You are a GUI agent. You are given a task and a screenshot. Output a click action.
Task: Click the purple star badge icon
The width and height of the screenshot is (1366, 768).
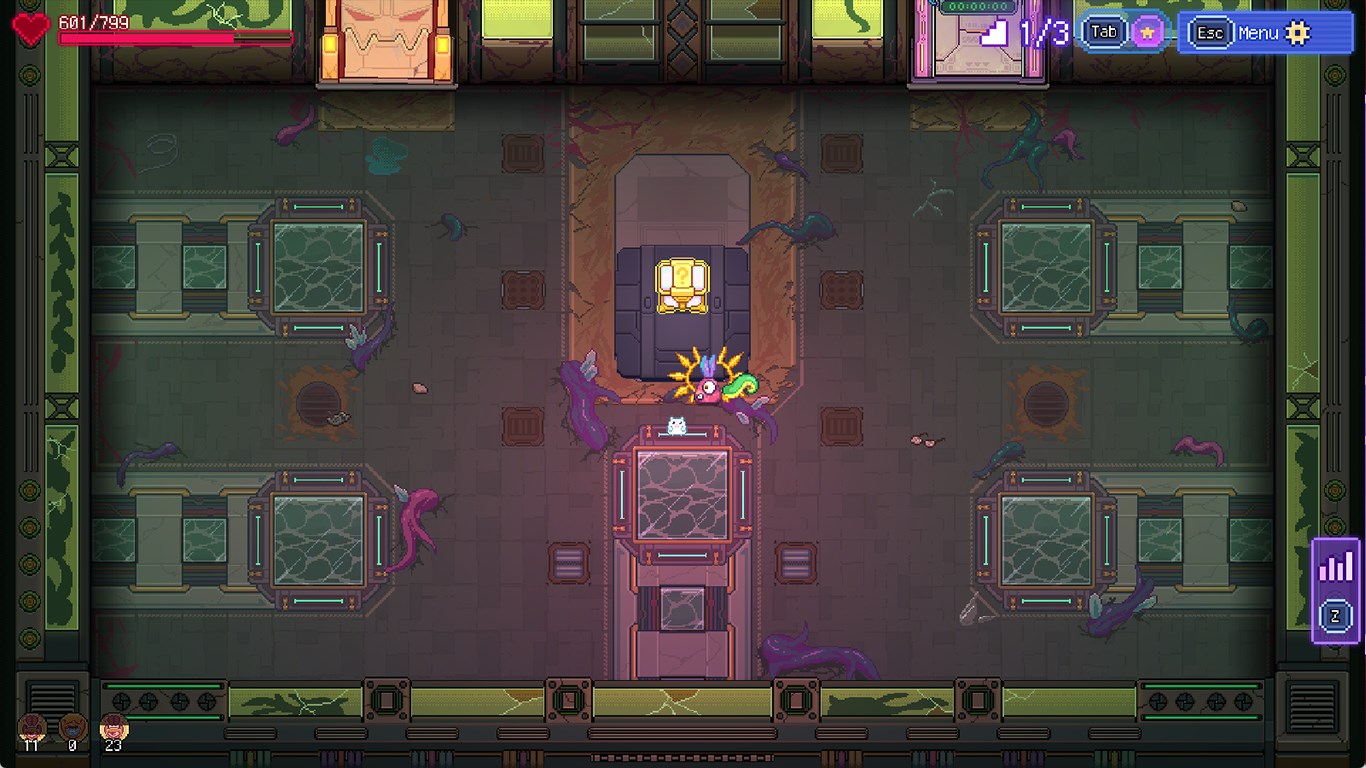1147,33
